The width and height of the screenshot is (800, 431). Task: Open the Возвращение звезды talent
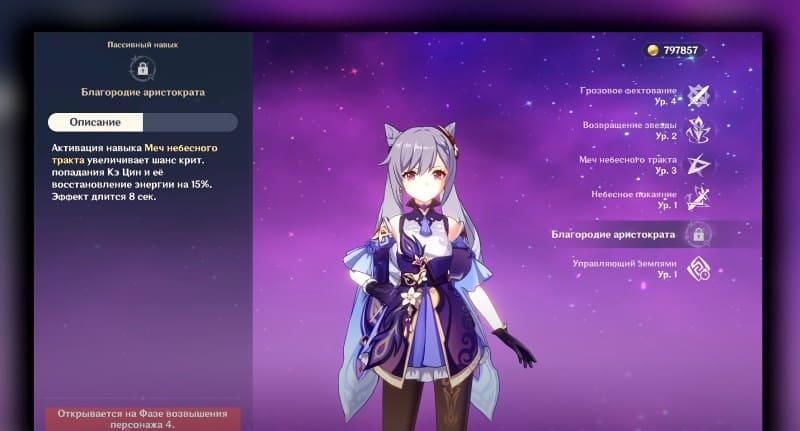698,130
